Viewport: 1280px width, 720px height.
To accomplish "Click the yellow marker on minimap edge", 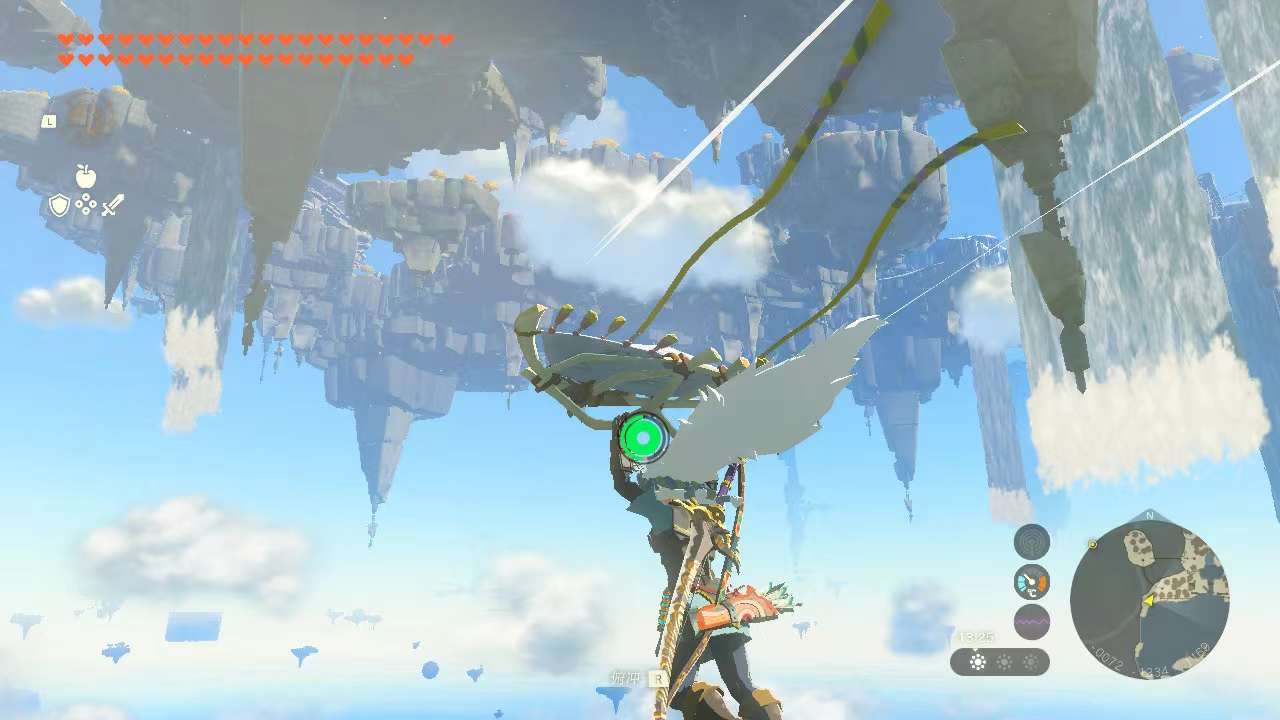I will click(1092, 544).
